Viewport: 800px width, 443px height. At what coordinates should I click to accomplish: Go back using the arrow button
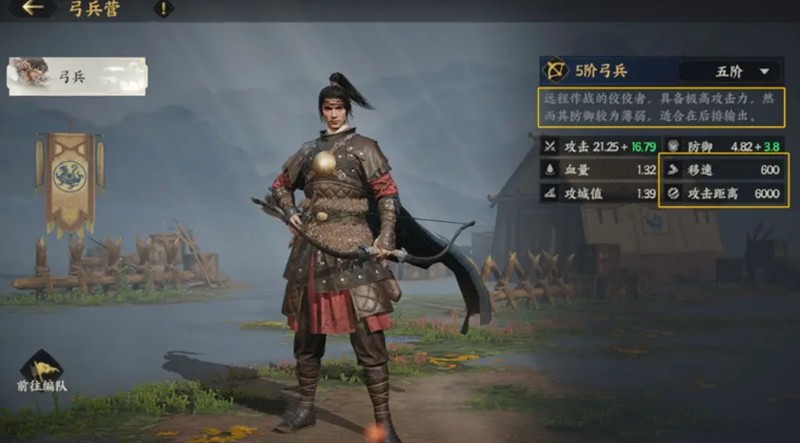click(34, 9)
